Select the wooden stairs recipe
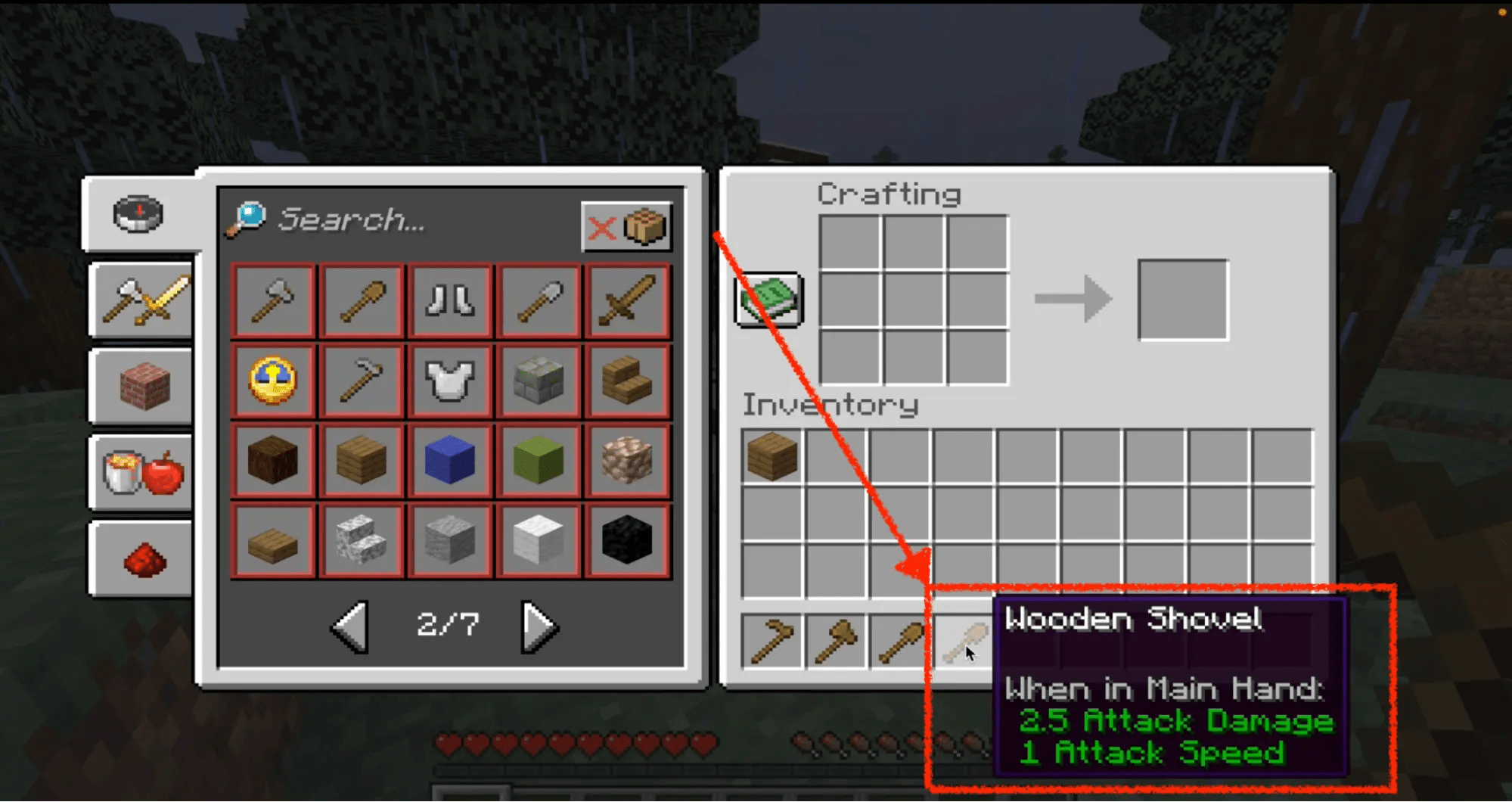 (627, 381)
